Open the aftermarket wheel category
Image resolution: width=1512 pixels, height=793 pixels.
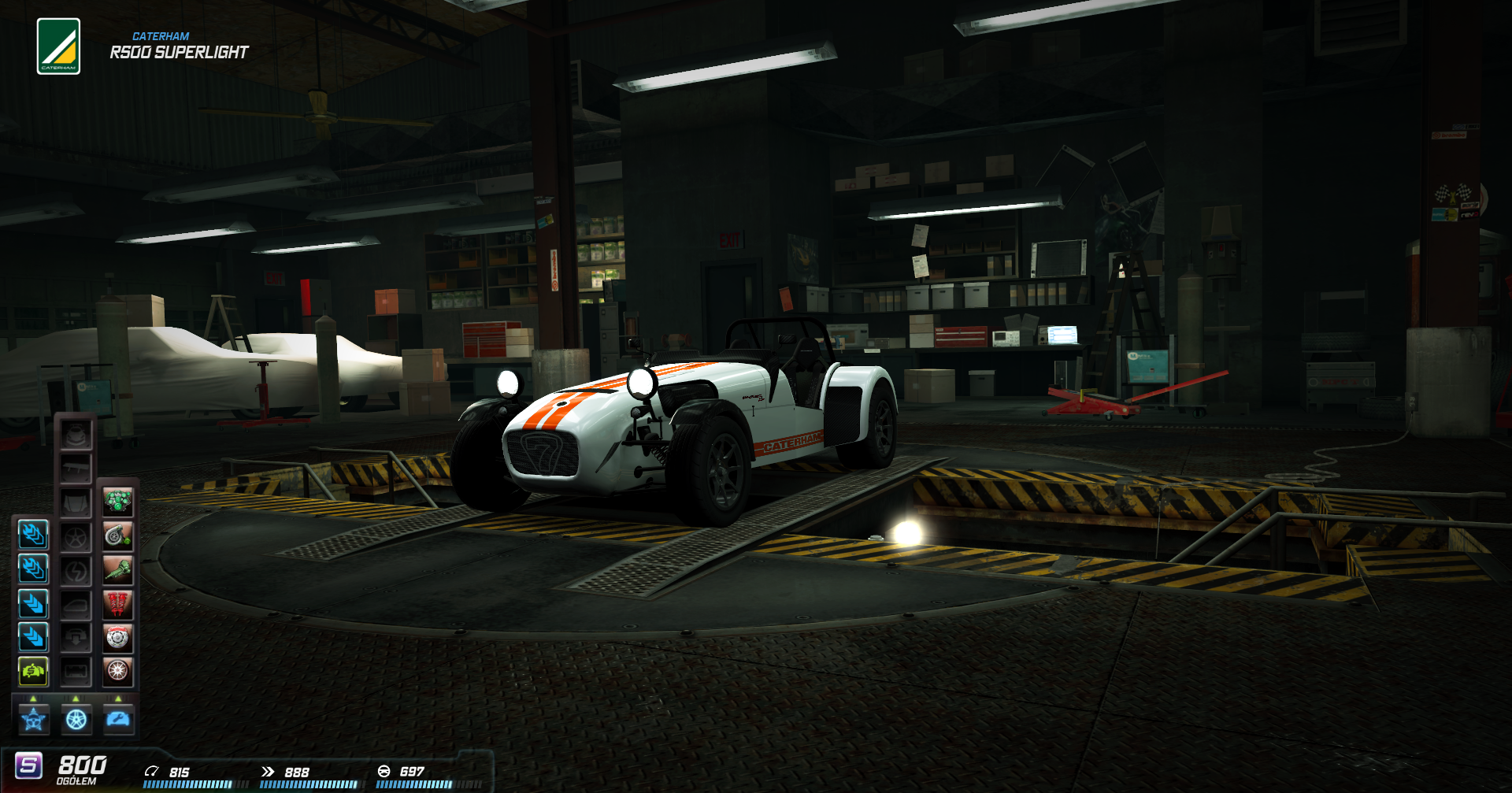[76, 719]
